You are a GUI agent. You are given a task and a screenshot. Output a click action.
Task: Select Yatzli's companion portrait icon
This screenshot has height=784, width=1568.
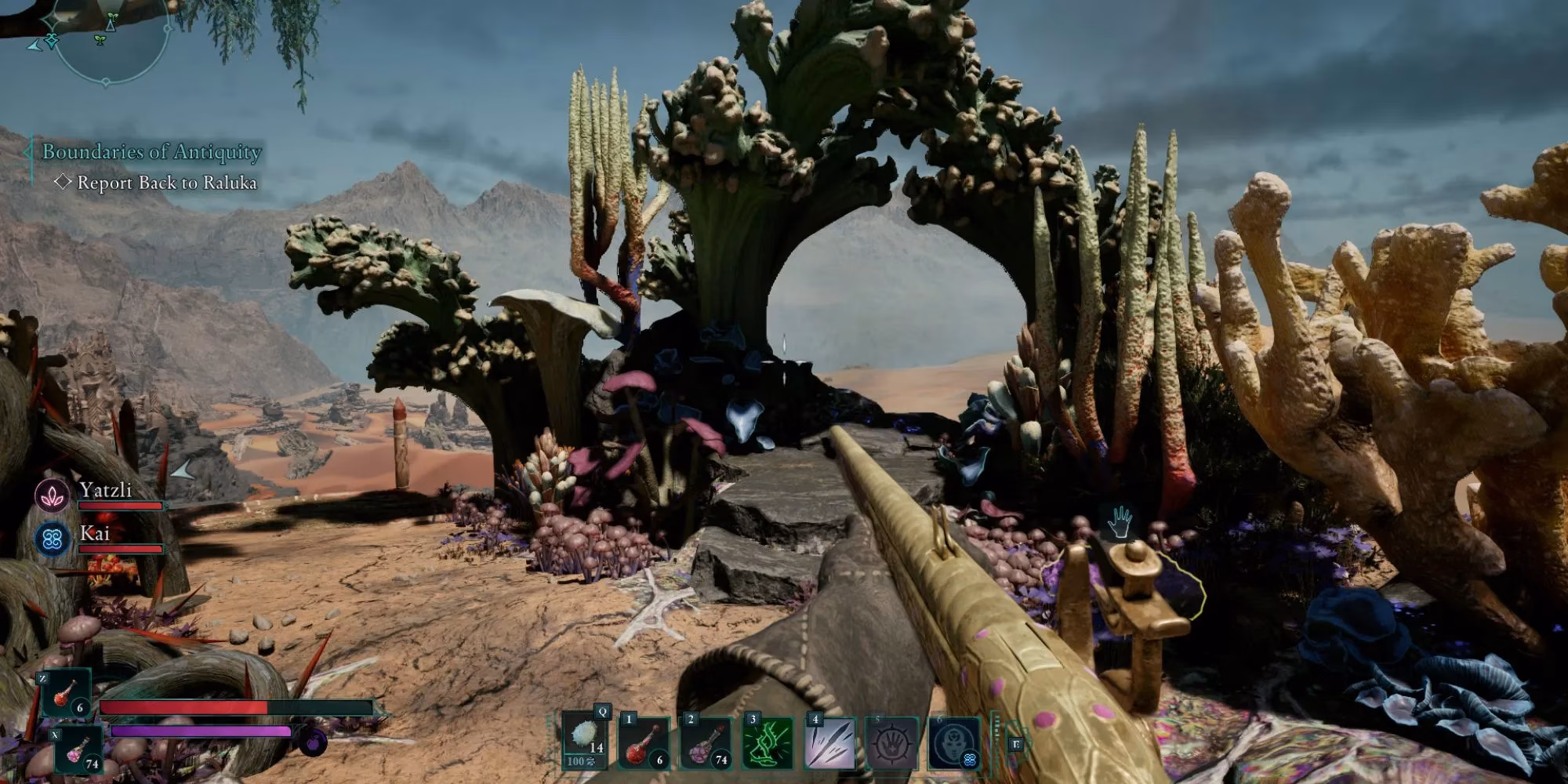[x=53, y=496]
